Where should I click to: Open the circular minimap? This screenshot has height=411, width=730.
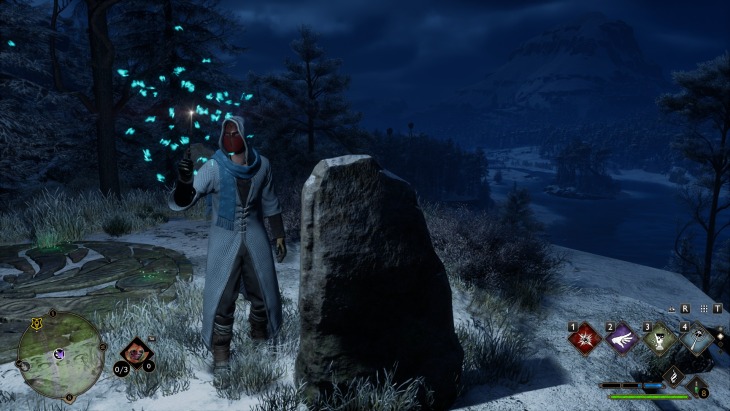point(60,354)
